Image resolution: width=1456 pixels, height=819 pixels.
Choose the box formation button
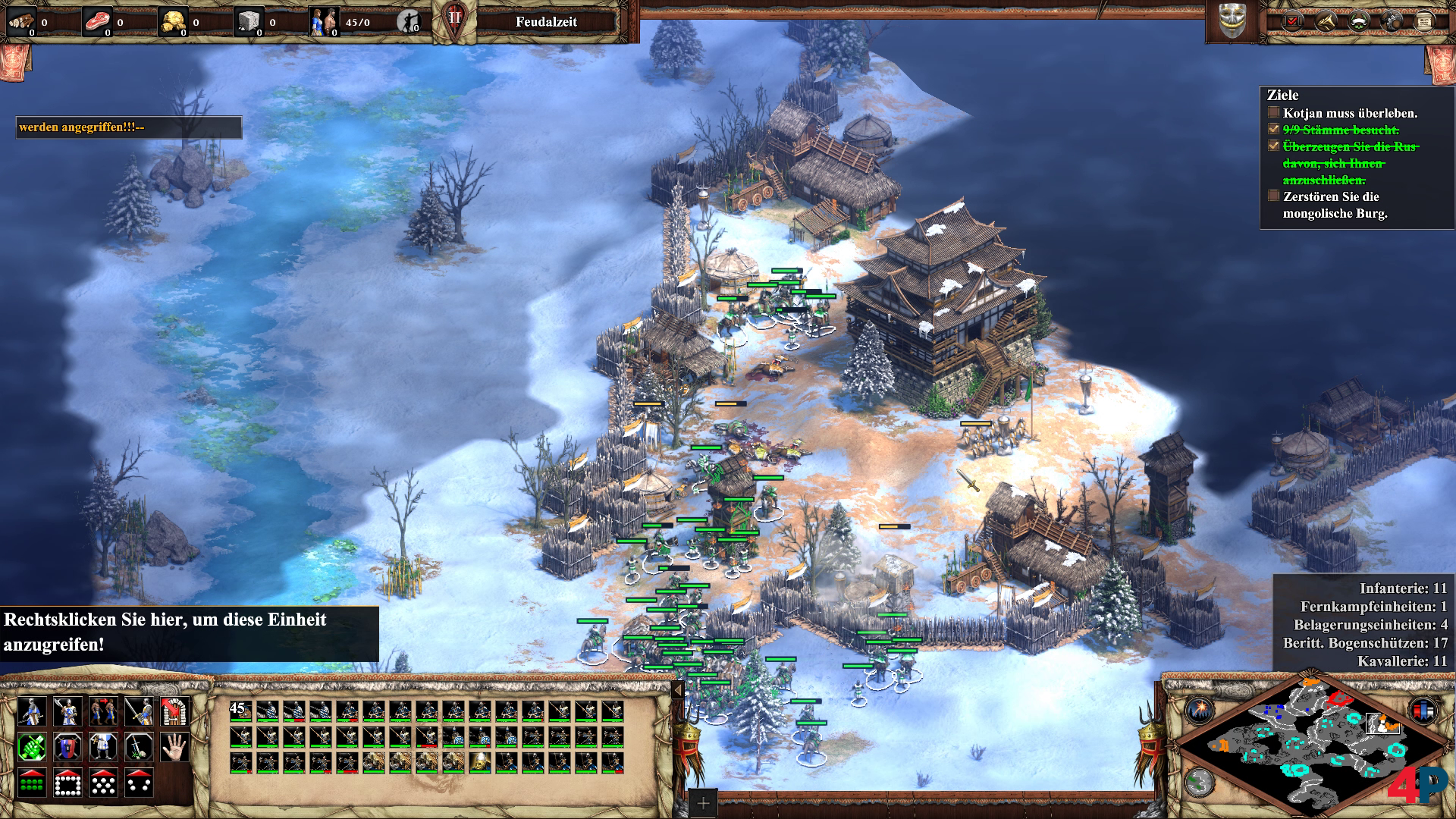click(x=67, y=783)
